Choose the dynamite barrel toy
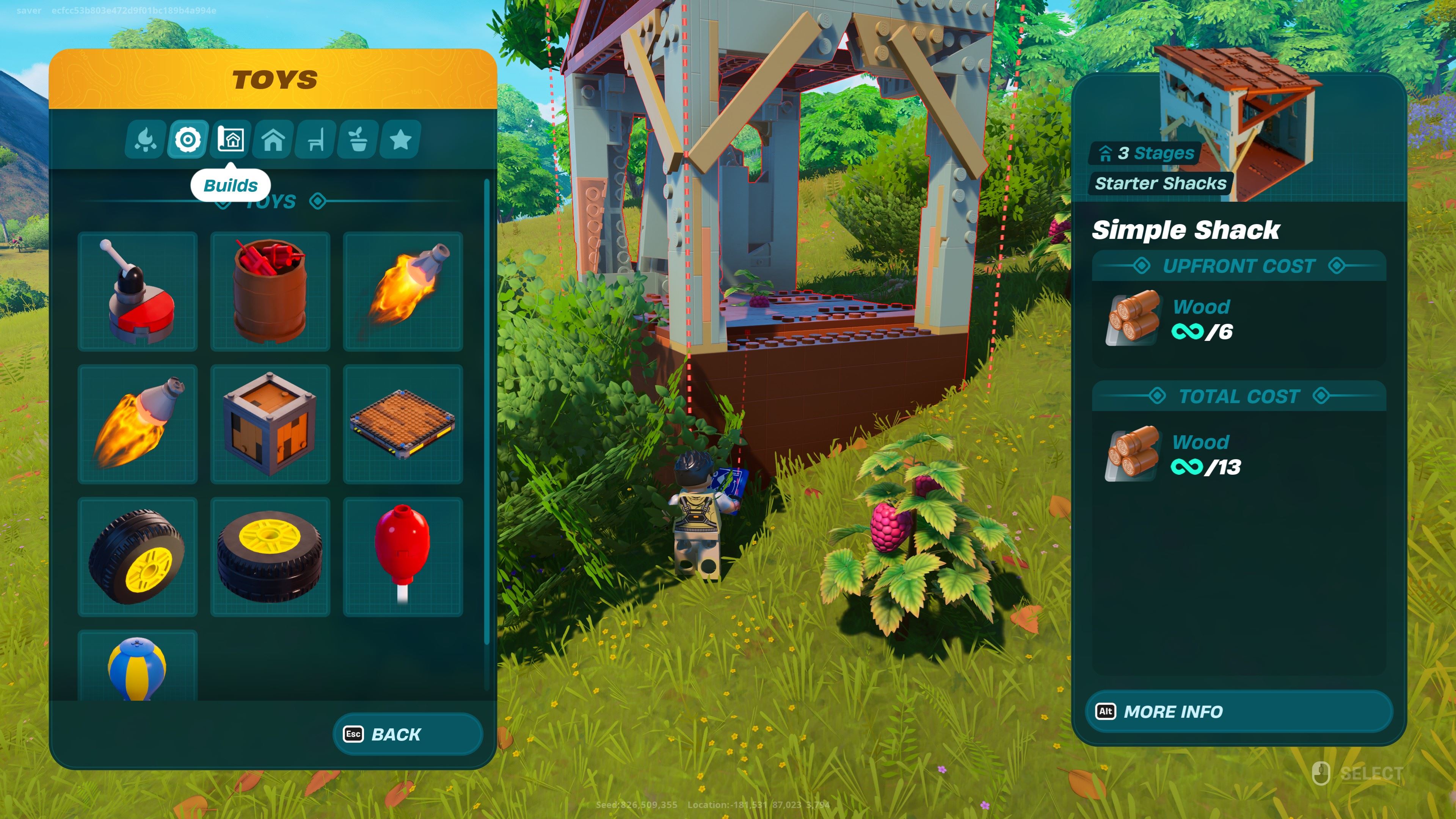The height and width of the screenshot is (819, 1456). pos(270,292)
